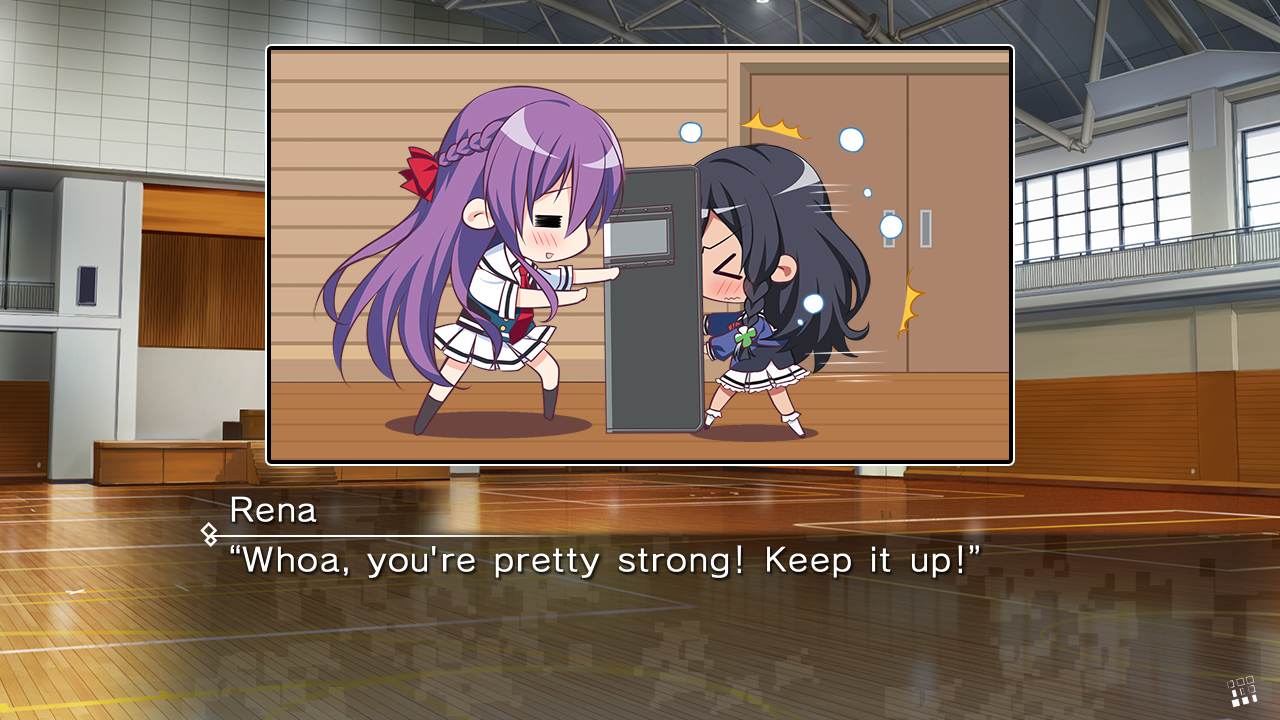Click the center square of the quick menu icon

[x=1243, y=692]
